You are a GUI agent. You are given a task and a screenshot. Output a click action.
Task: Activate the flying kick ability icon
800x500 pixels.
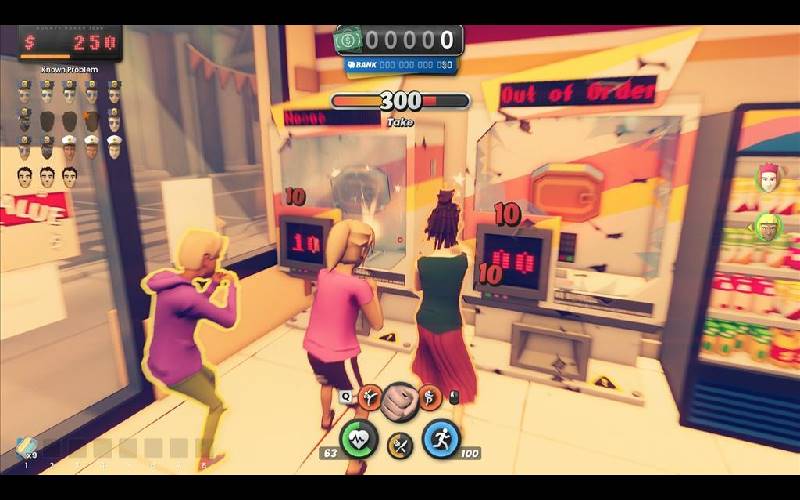tap(369, 398)
